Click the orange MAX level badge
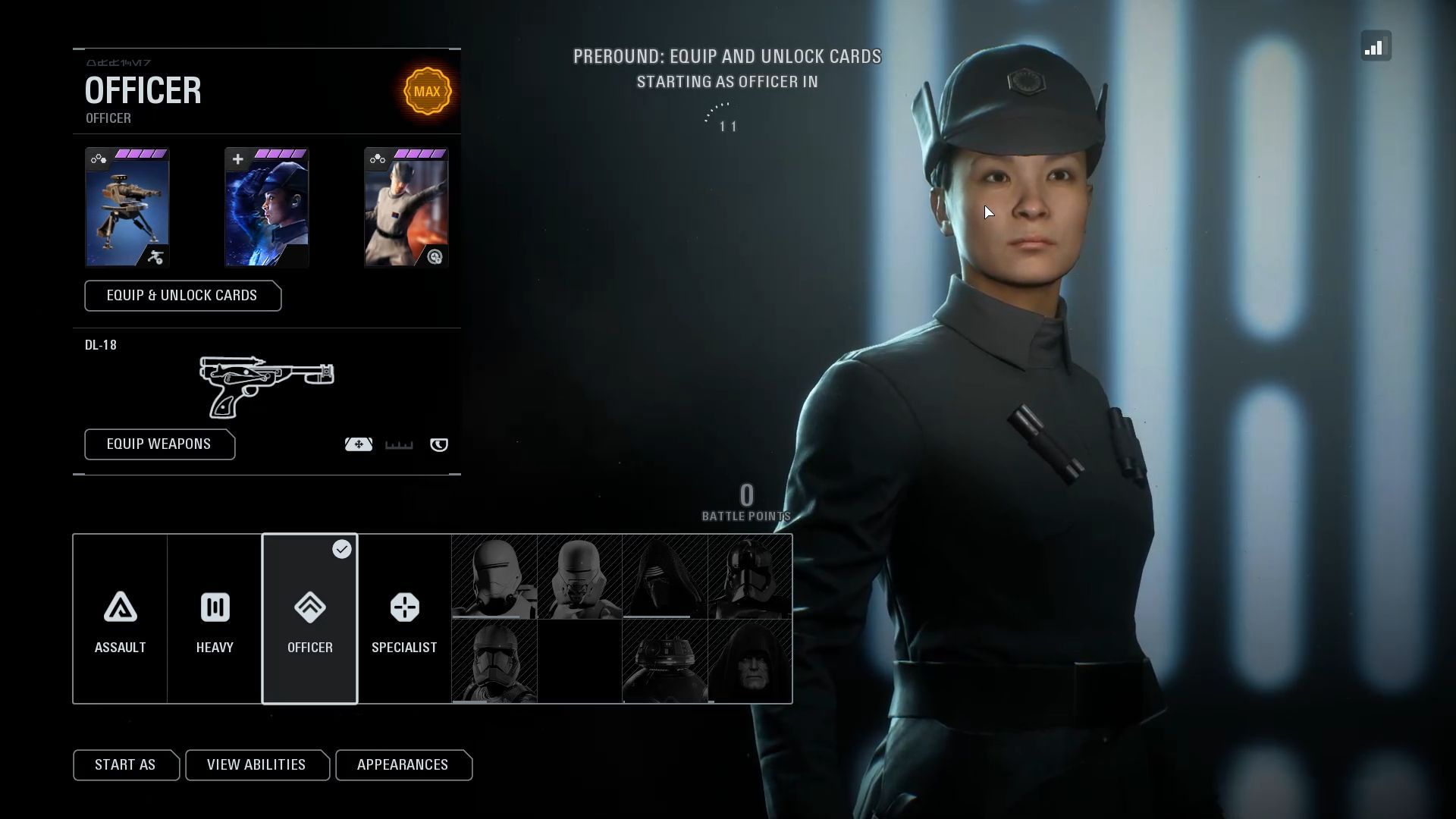 tap(427, 92)
